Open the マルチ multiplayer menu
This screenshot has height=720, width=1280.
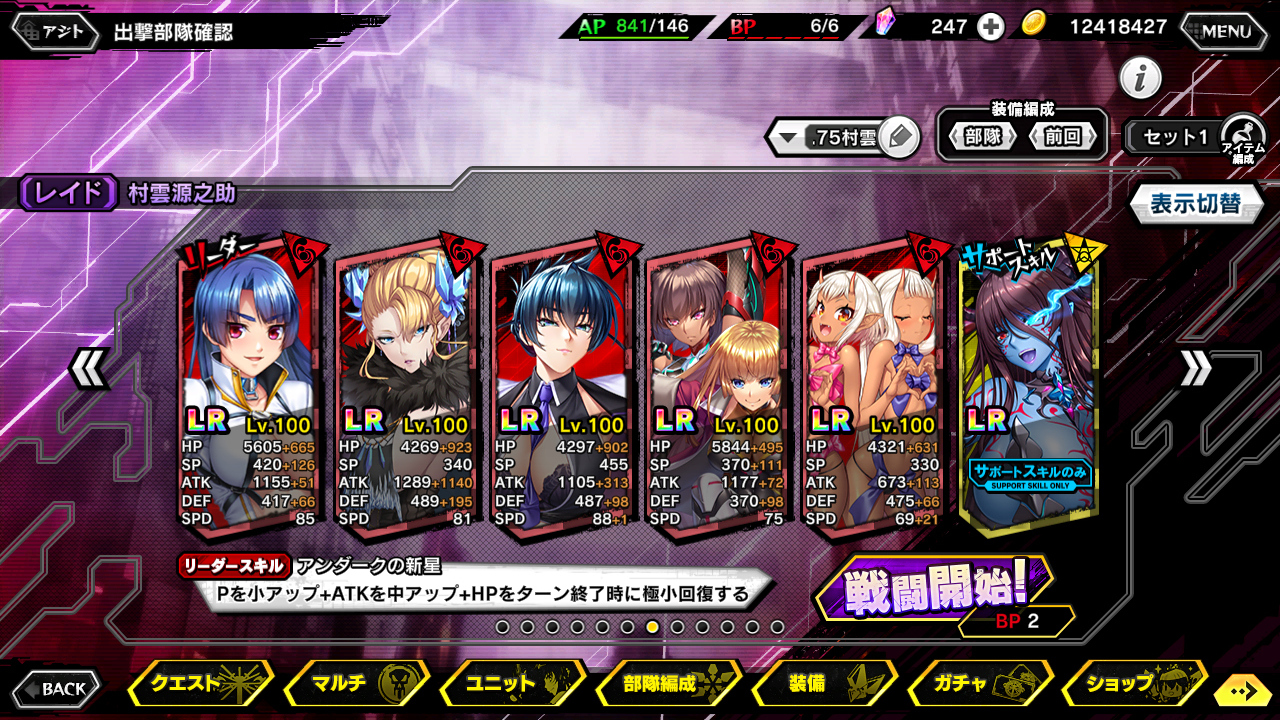pos(356,685)
